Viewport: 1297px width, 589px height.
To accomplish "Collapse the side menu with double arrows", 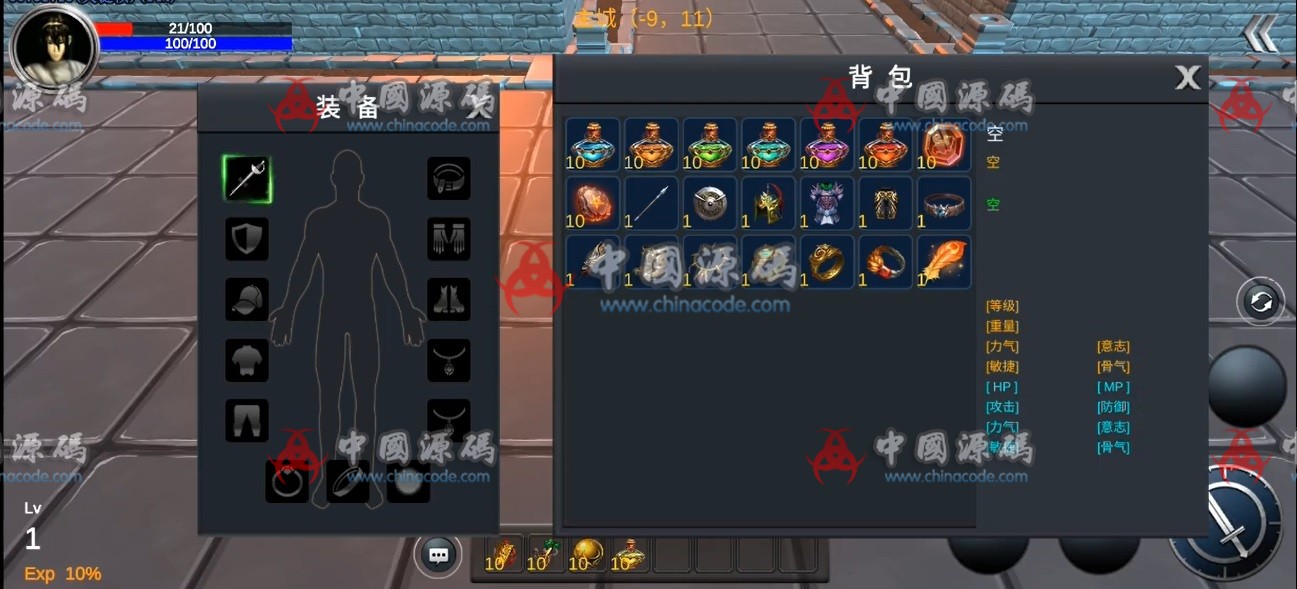I will (1261, 35).
